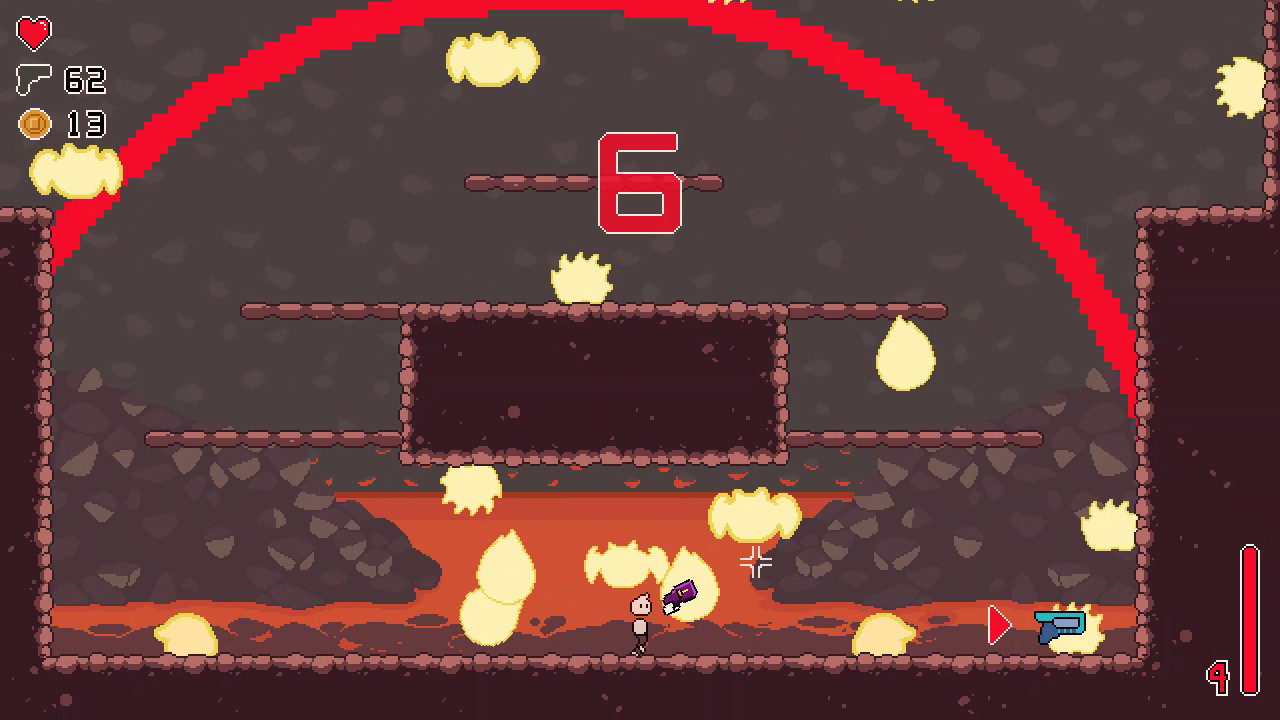Image resolution: width=1280 pixels, height=720 pixels.
Task: Click the coin currency icon
Action: [33, 124]
